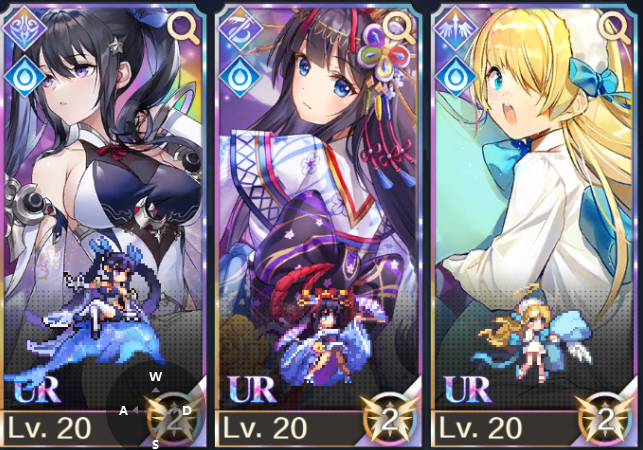
Task: Select the black twin-tail girl UR card
Action: tap(105, 220)
